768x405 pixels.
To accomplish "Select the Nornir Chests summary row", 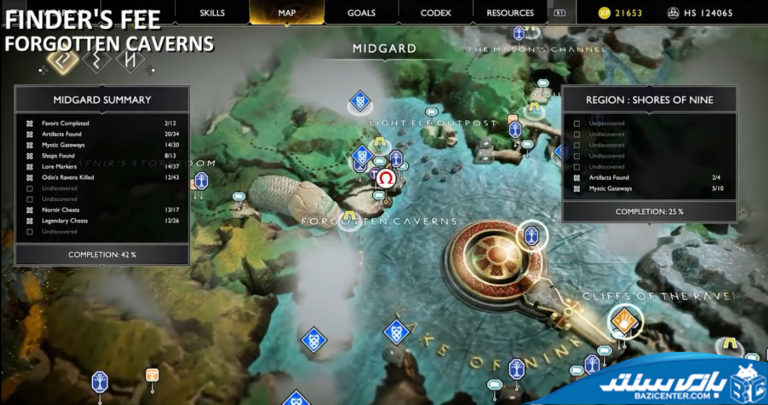I will (x=100, y=210).
